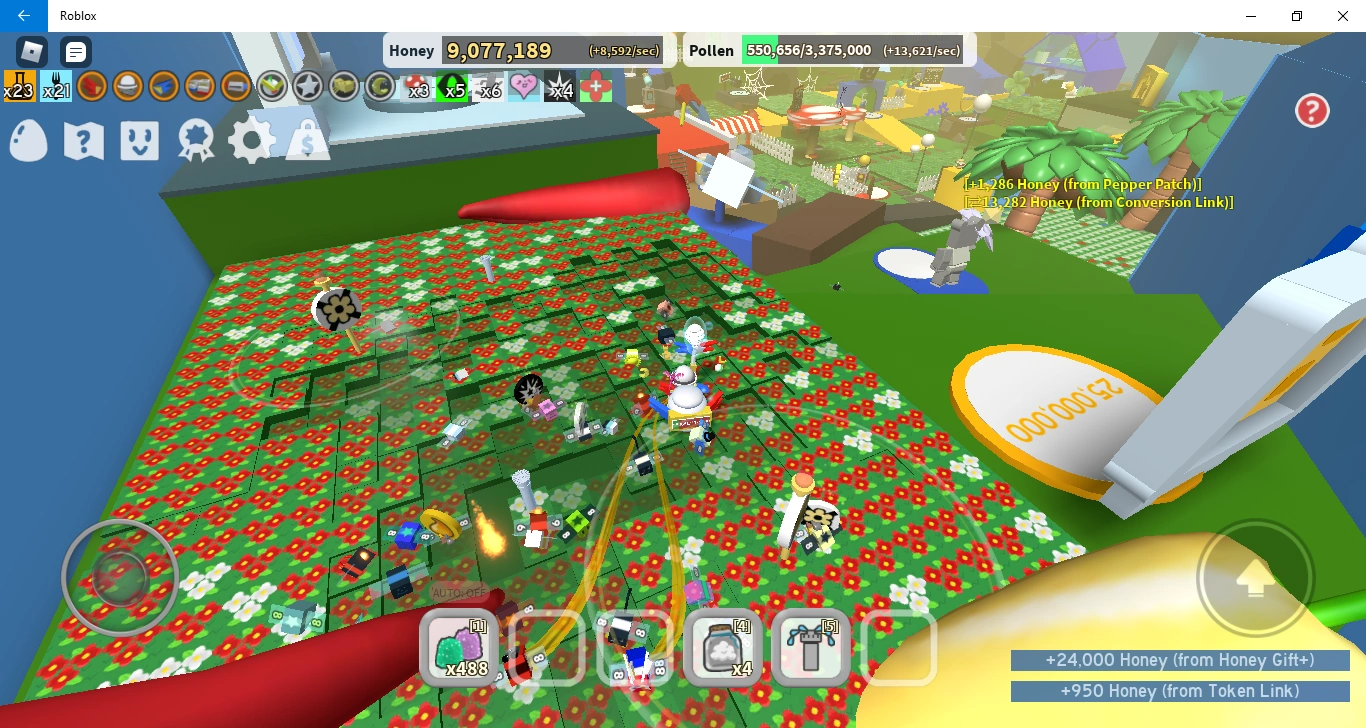This screenshot has height=728, width=1366.
Task: Select the Roblox tab in the title bar
Action: (x=77, y=16)
